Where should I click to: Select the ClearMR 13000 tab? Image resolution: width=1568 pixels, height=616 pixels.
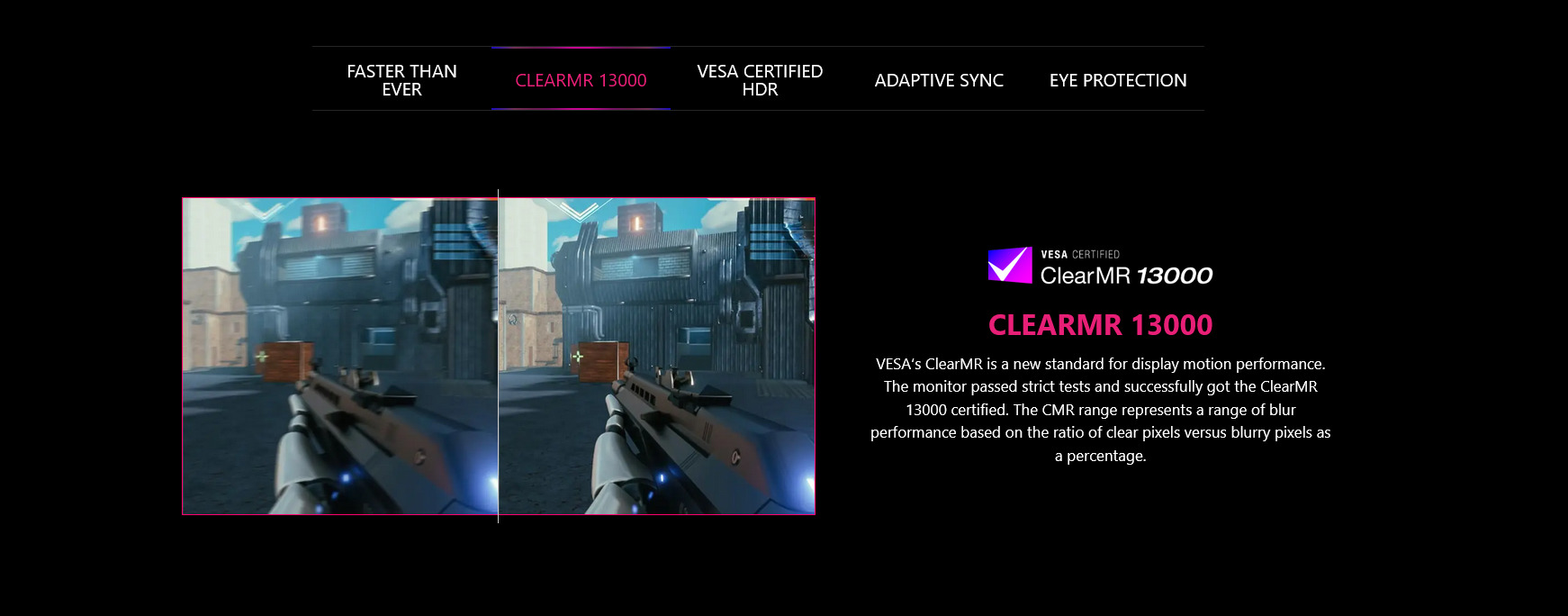pos(581,80)
